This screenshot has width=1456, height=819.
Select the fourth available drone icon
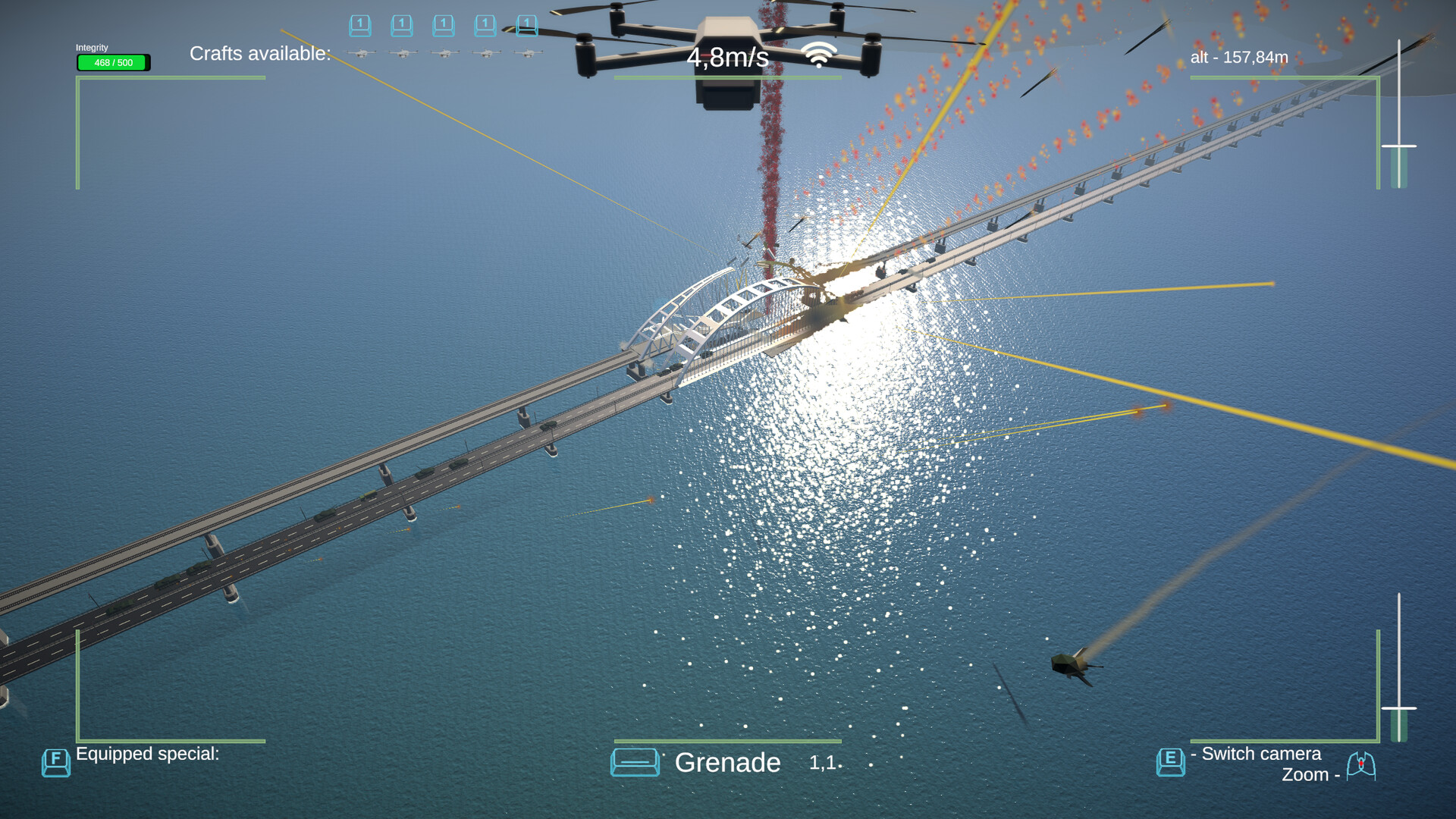pyautogui.click(x=486, y=53)
